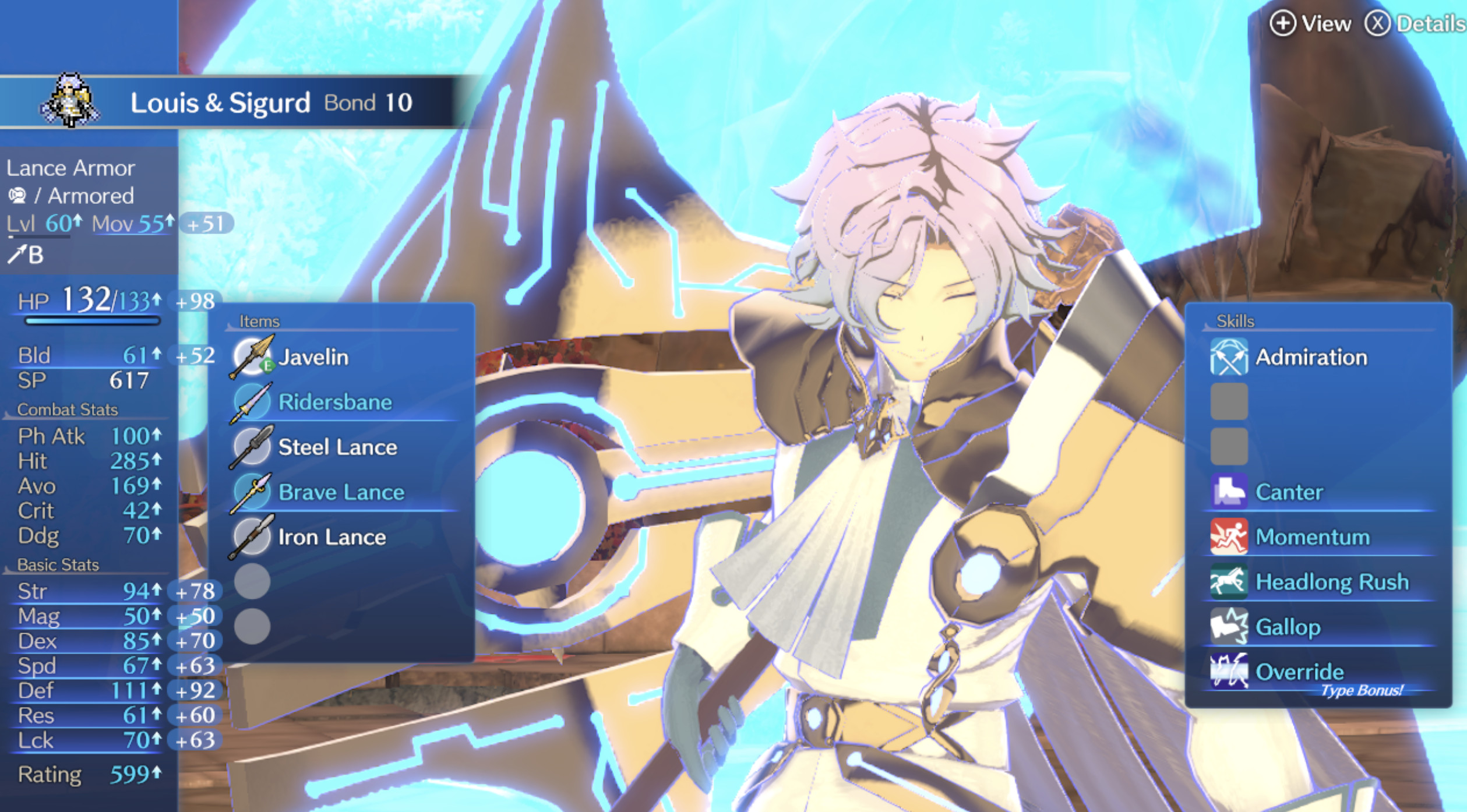Image resolution: width=1467 pixels, height=812 pixels.
Task: Open the Combat Stats section
Action: click(67, 409)
